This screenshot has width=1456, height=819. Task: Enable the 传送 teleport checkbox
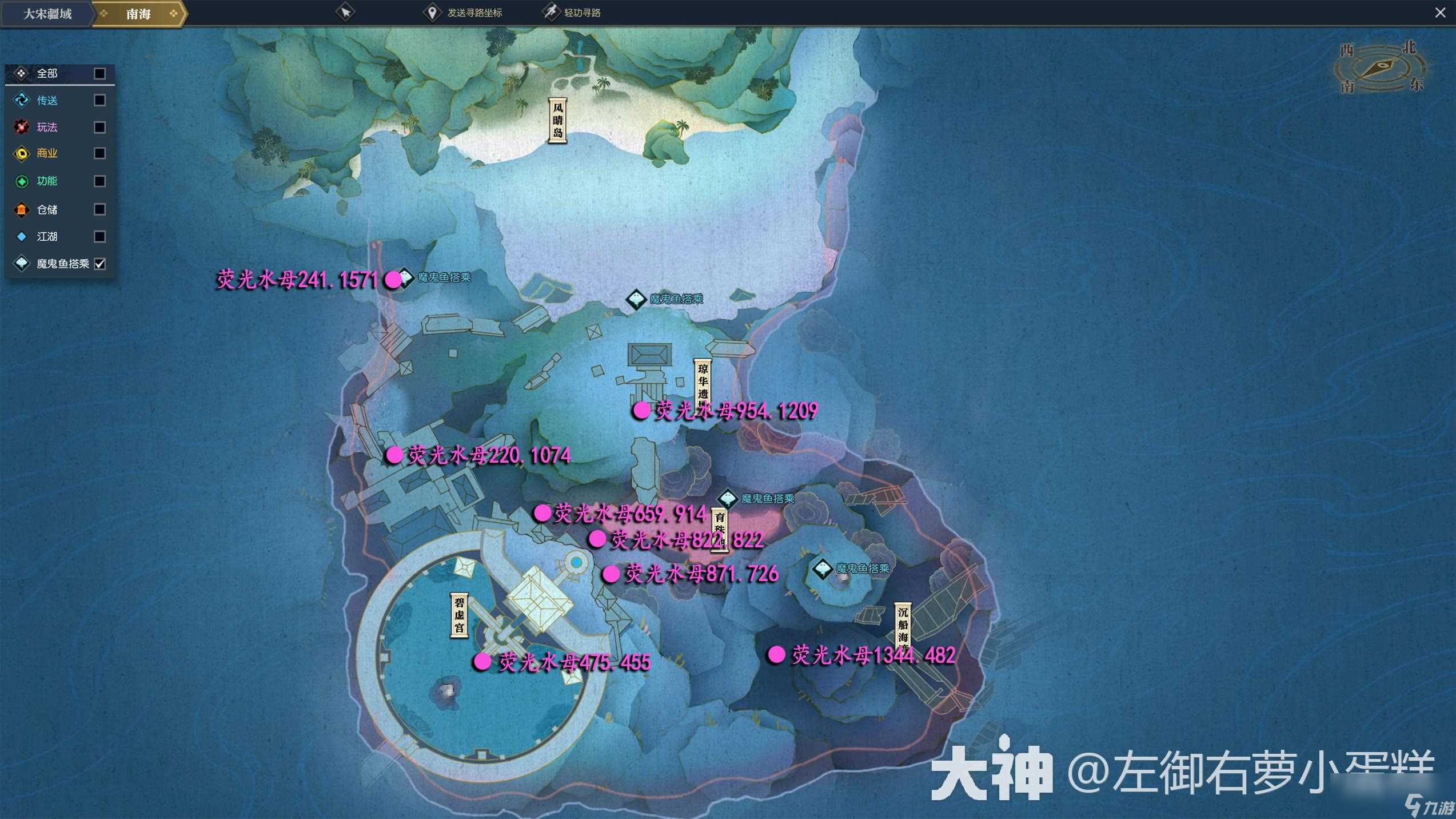click(x=99, y=100)
